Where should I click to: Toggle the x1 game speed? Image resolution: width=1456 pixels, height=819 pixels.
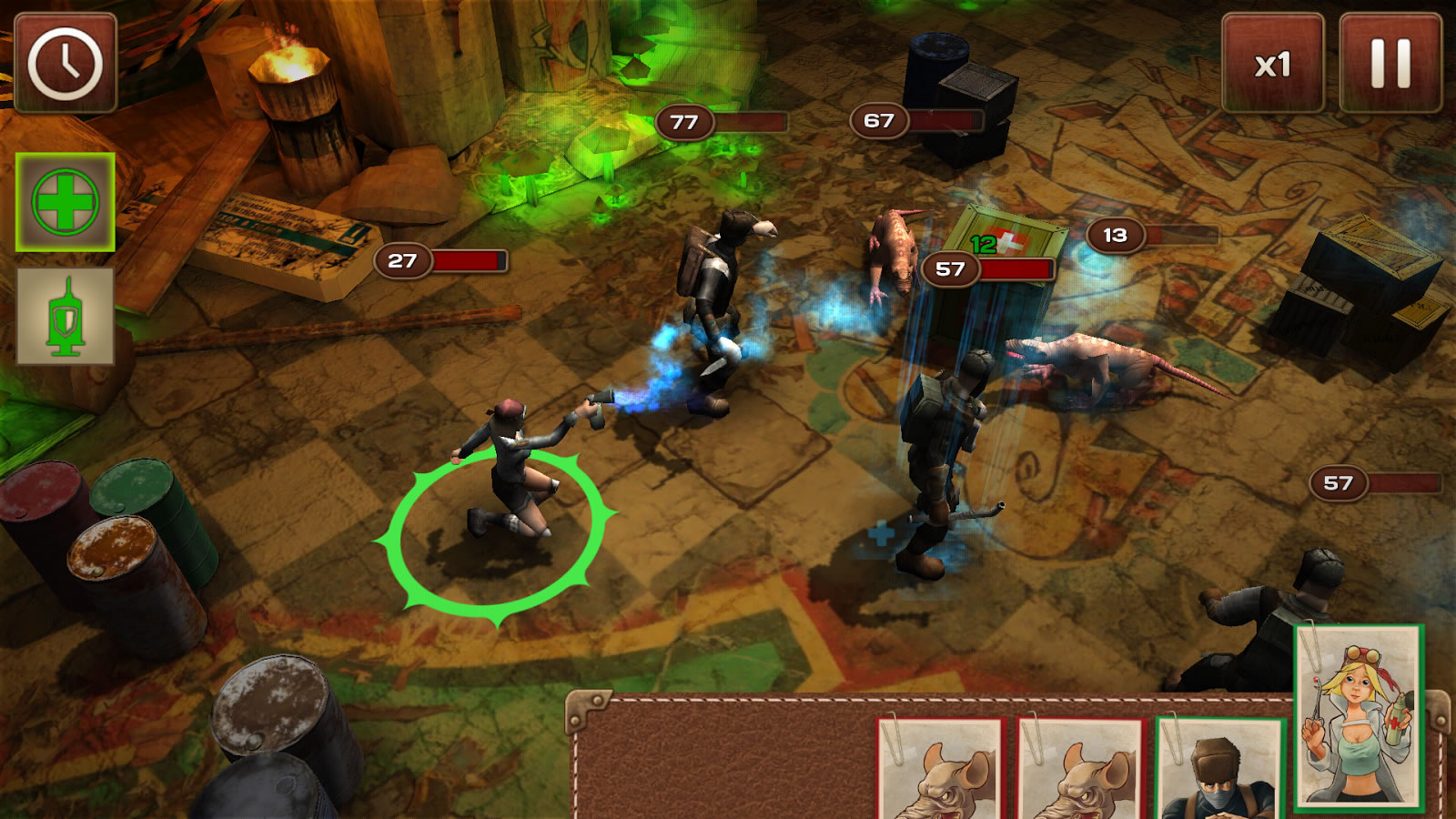pos(1272,64)
